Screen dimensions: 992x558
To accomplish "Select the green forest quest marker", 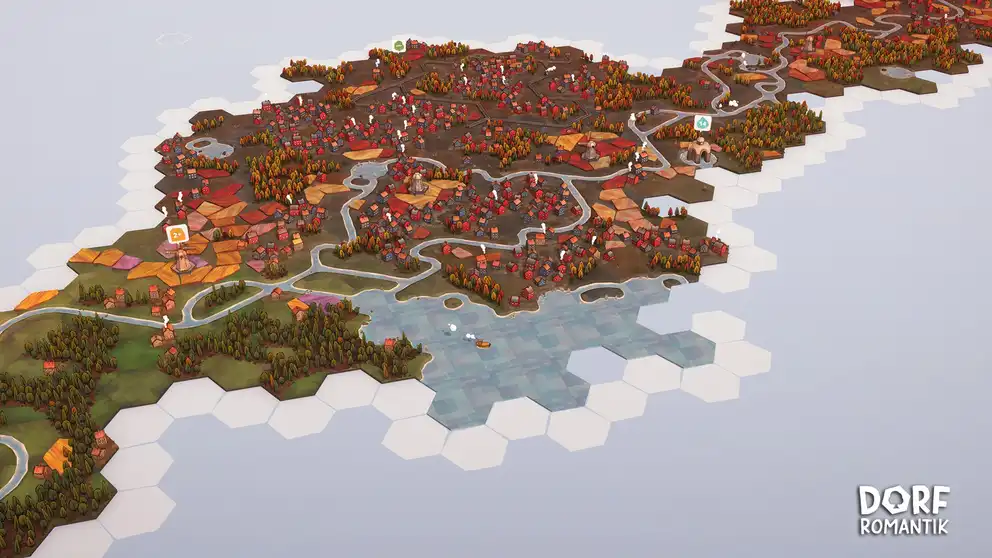I will coord(399,45).
